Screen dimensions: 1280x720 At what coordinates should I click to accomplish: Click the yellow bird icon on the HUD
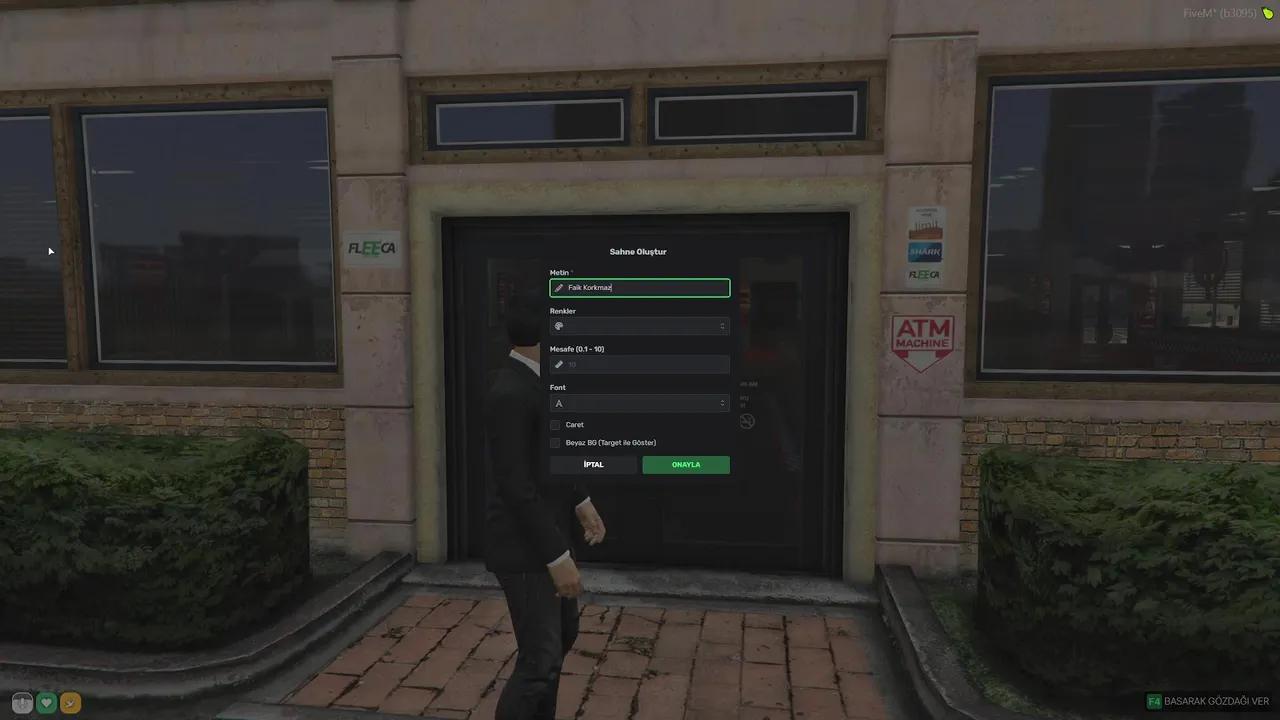point(70,703)
